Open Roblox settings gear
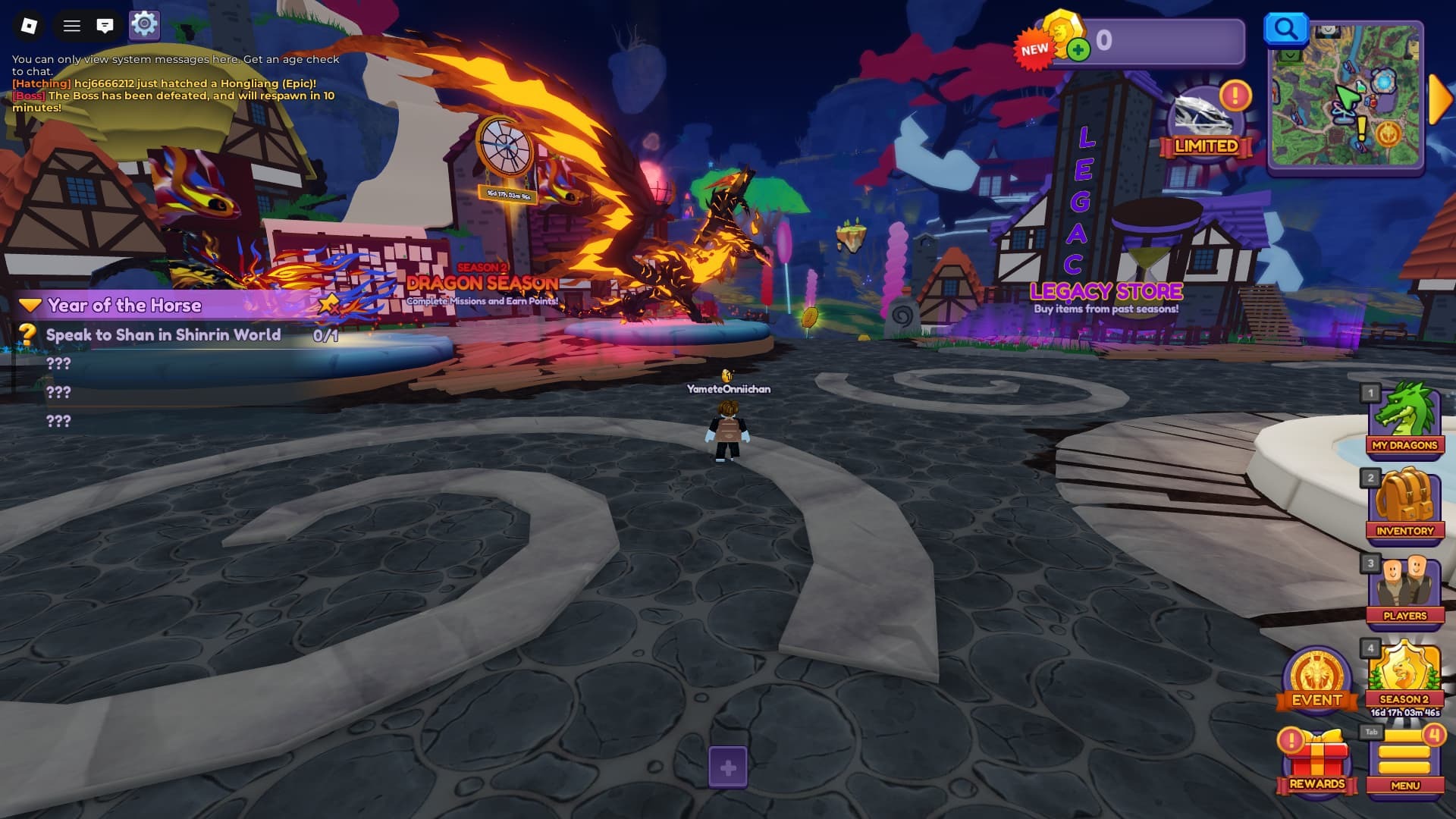Image resolution: width=1456 pixels, height=819 pixels. point(144,25)
